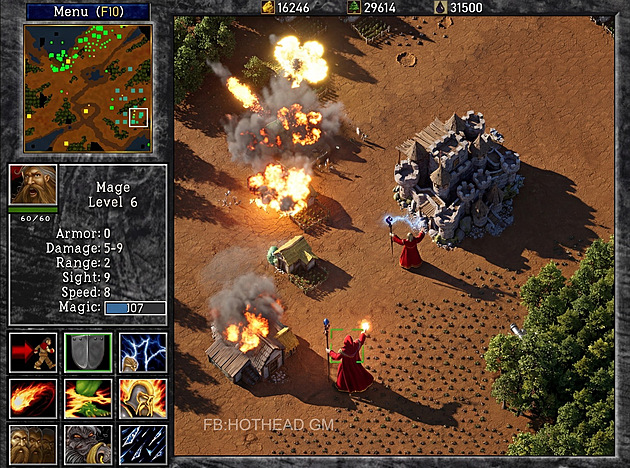
Task: Activate the Stop shield command
Action: [x=88, y=352]
